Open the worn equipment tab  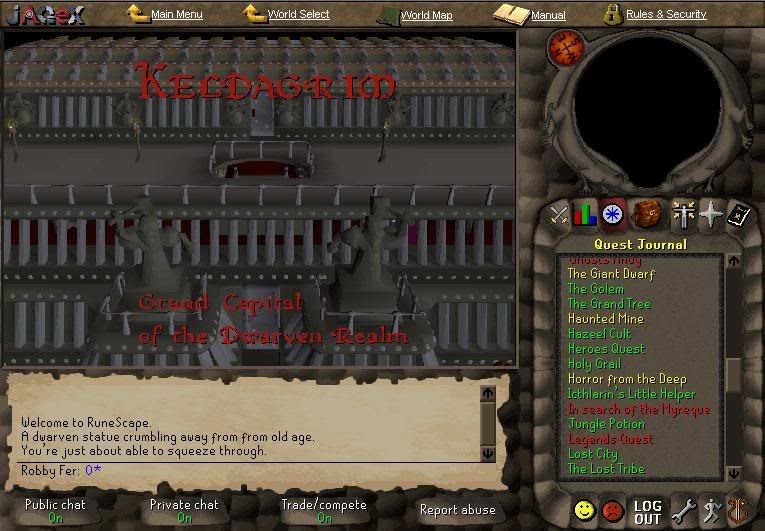tap(685, 213)
